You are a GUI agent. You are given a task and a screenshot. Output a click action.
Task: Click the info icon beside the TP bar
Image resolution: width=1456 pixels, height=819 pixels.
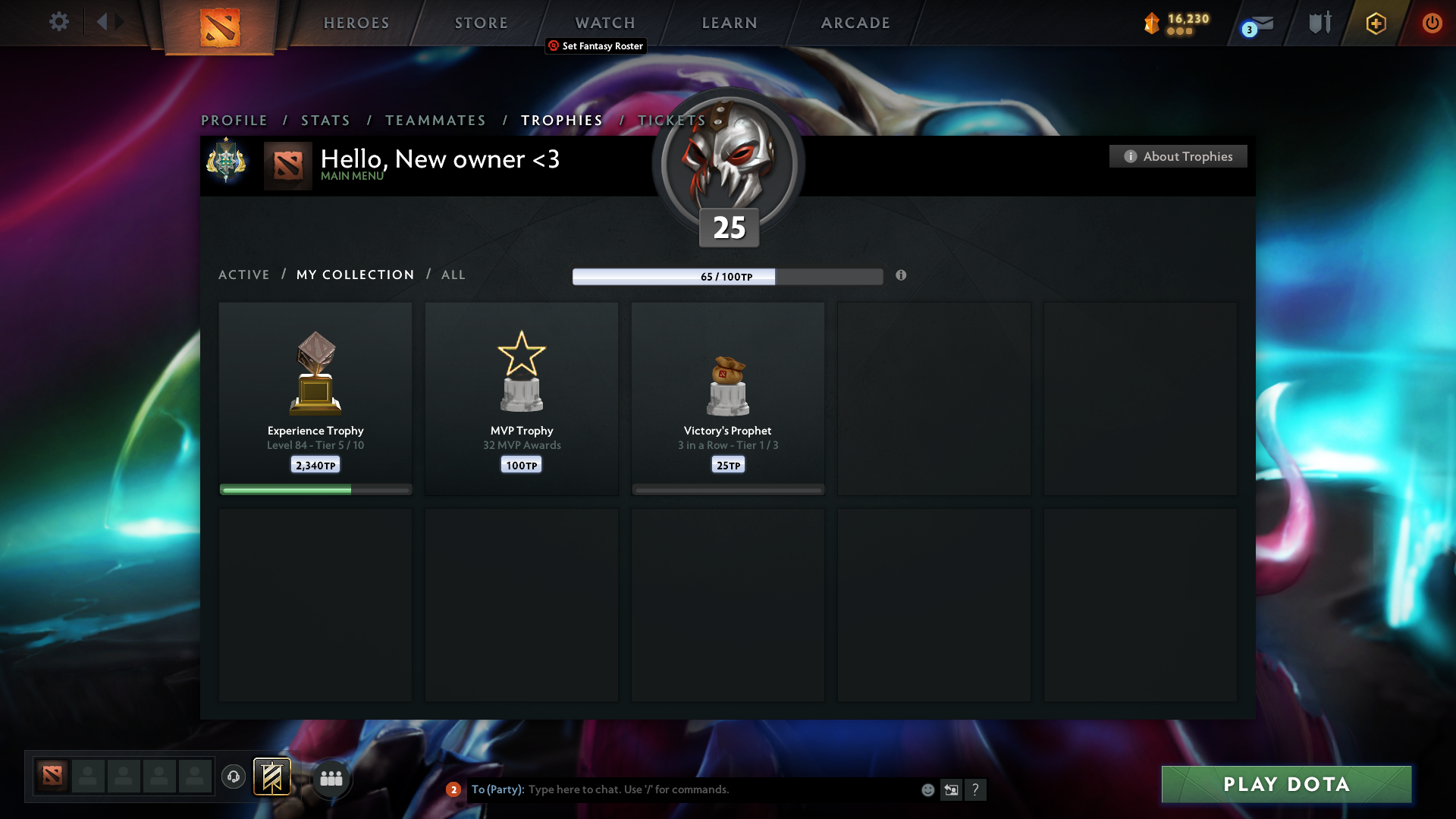902,277
